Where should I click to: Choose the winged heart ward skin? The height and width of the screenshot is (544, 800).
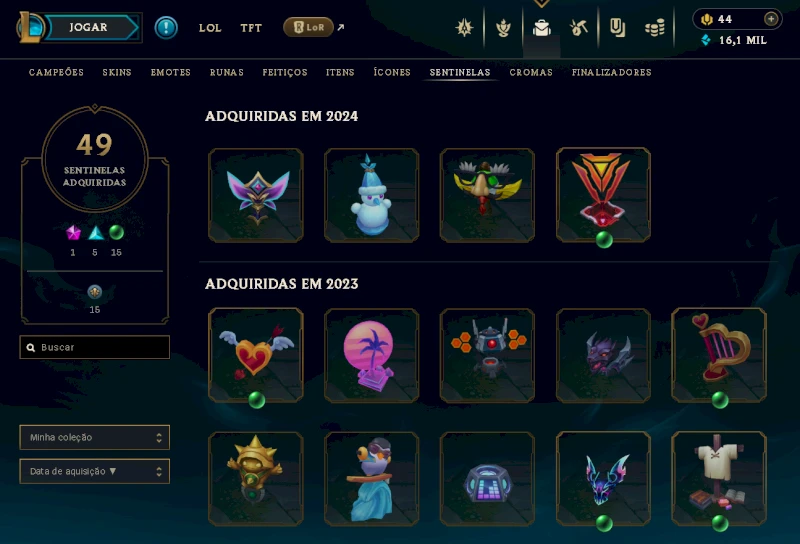pyautogui.click(x=256, y=355)
